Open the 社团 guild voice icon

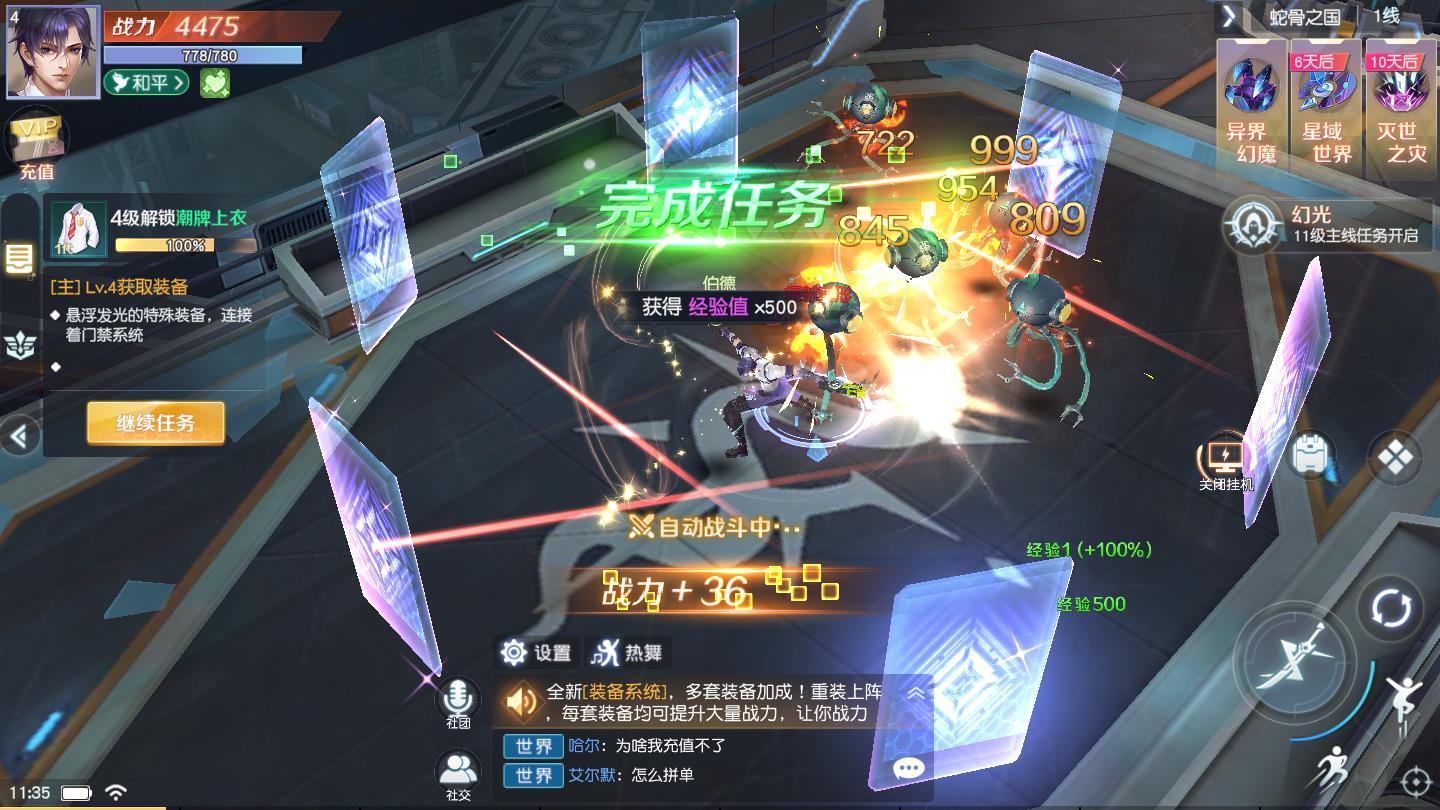[459, 694]
